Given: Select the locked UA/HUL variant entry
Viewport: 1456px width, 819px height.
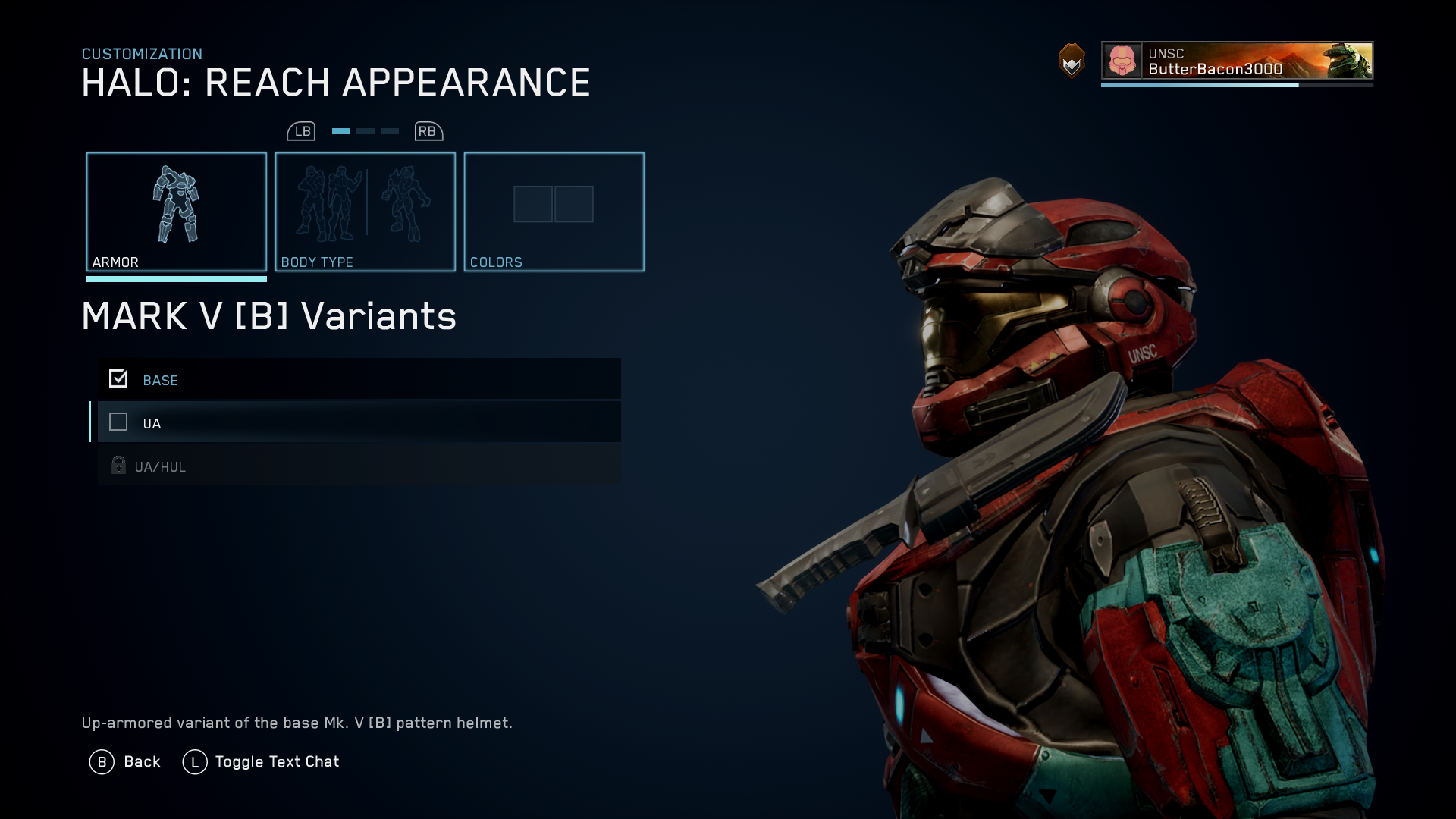Looking at the screenshot, I should point(358,466).
